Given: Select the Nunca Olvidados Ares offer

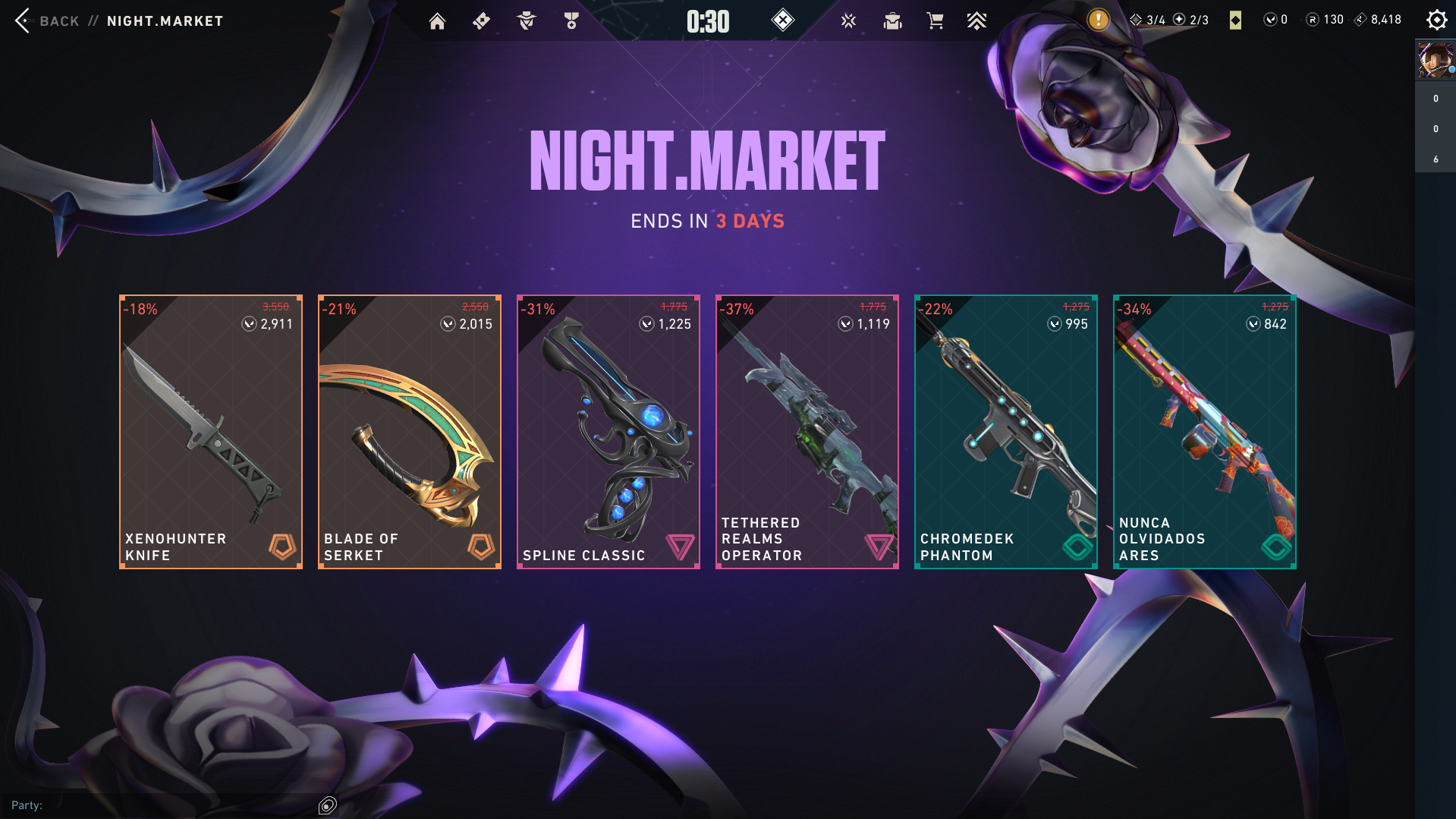Looking at the screenshot, I should [1203, 430].
